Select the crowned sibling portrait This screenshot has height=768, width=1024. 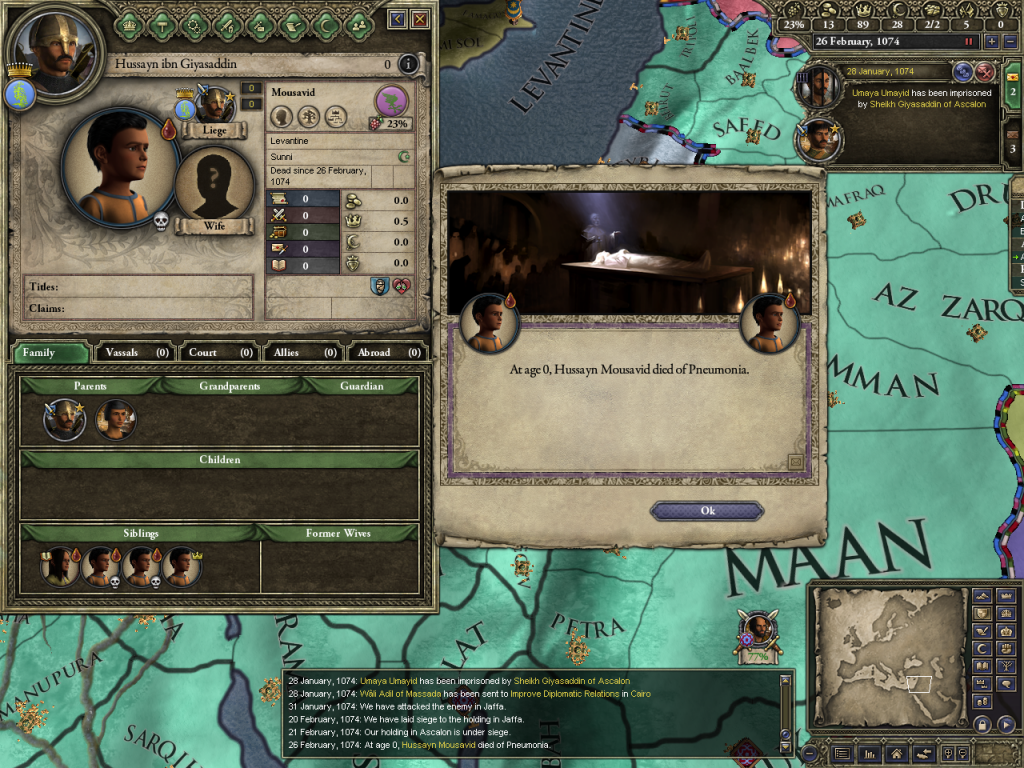click(181, 567)
